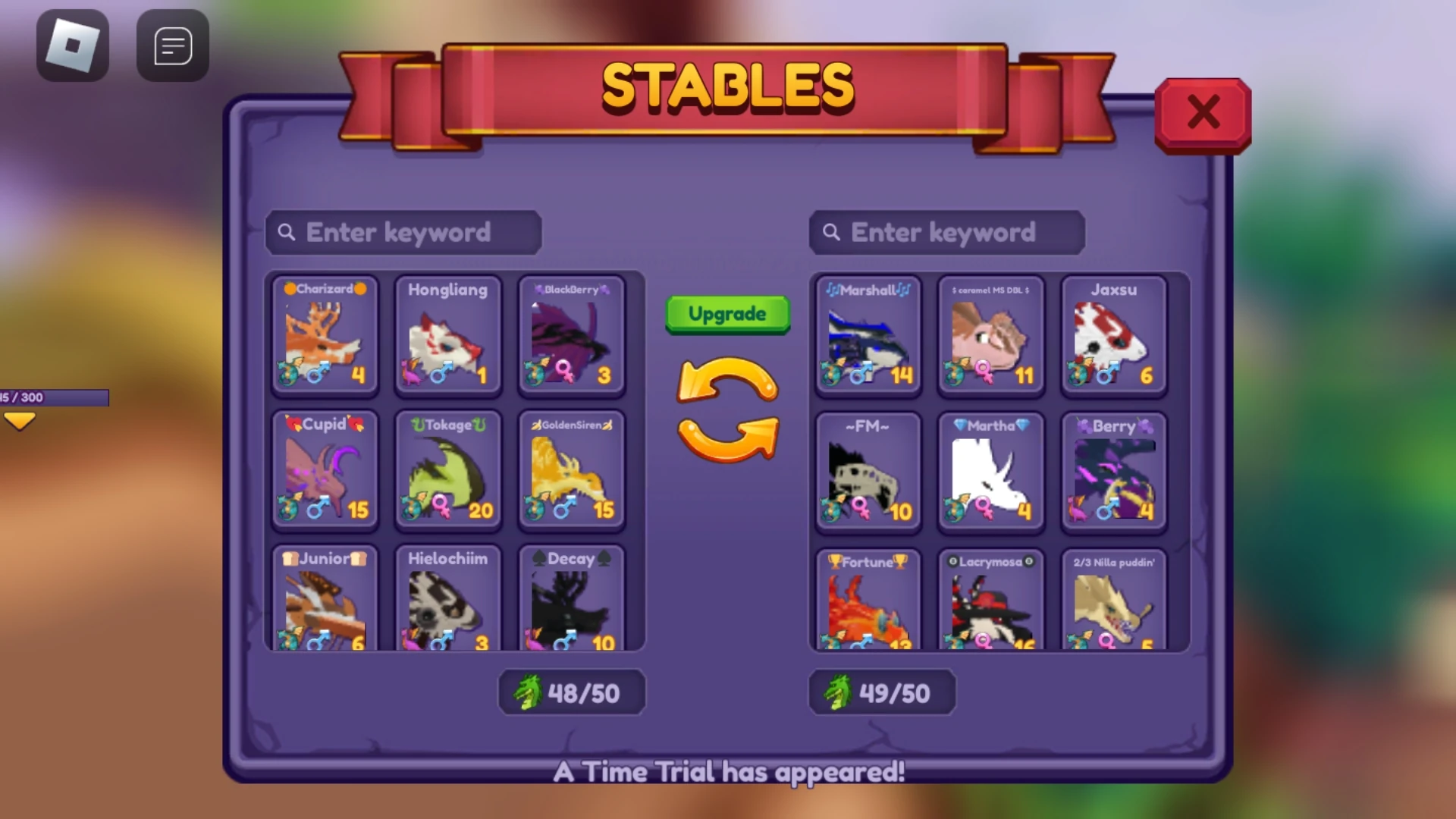This screenshot has height=819, width=1456.
Task: Click the female icon on Tokage's card
Action: [441, 507]
